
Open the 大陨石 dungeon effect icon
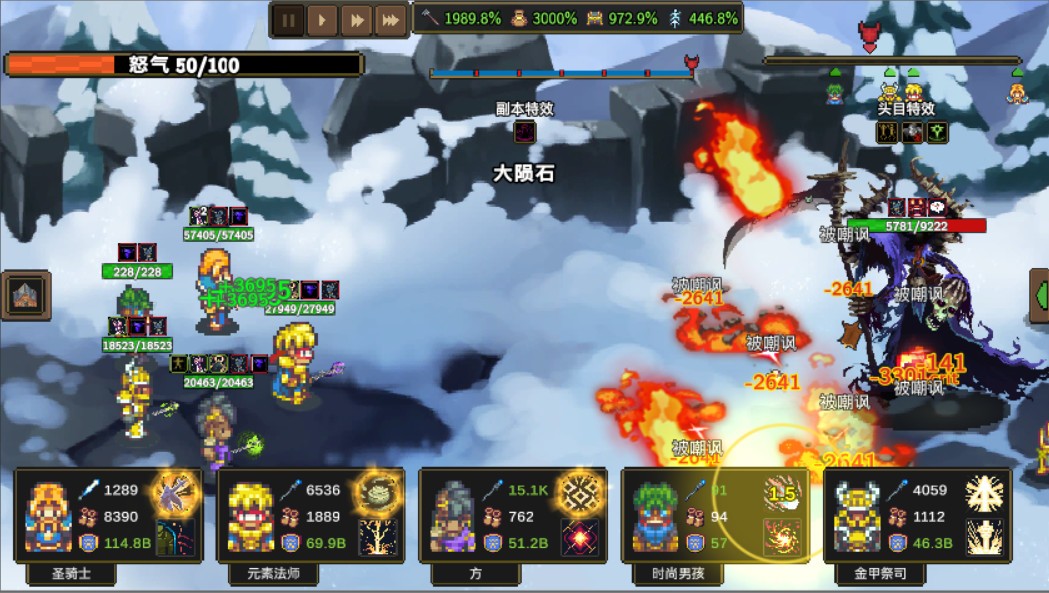(525, 132)
